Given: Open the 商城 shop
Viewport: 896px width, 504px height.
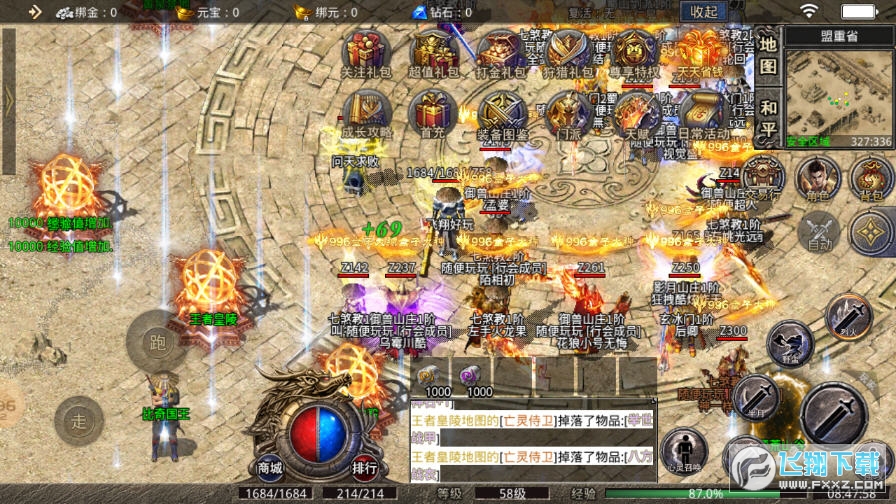Looking at the screenshot, I should (270, 467).
